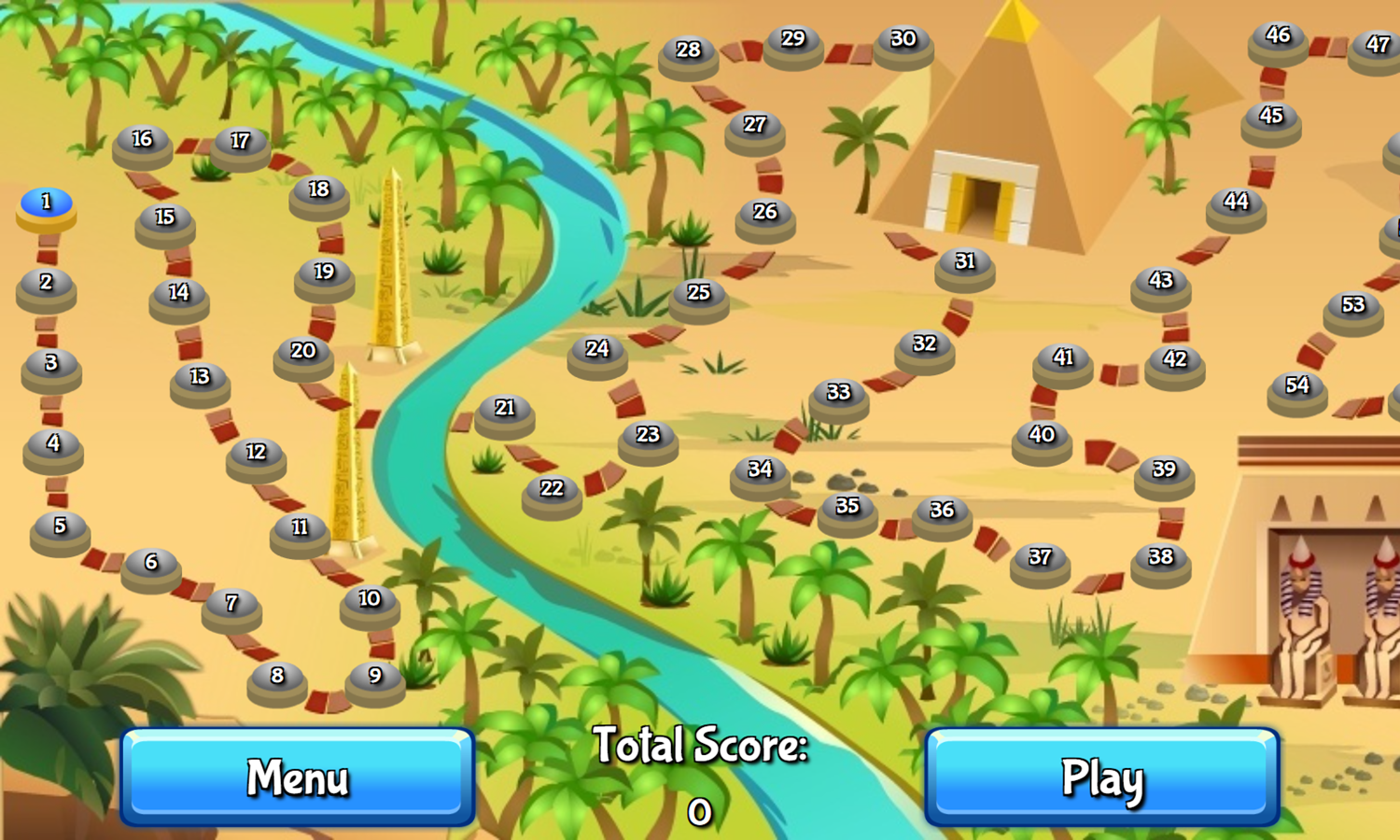Open level 16 in the top-left area

[142, 141]
